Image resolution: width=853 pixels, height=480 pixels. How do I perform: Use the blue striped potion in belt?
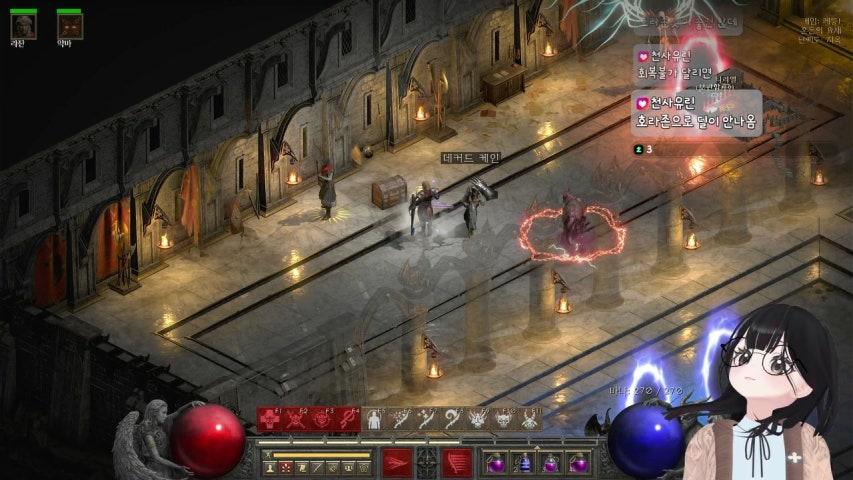[x=522, y=463]
